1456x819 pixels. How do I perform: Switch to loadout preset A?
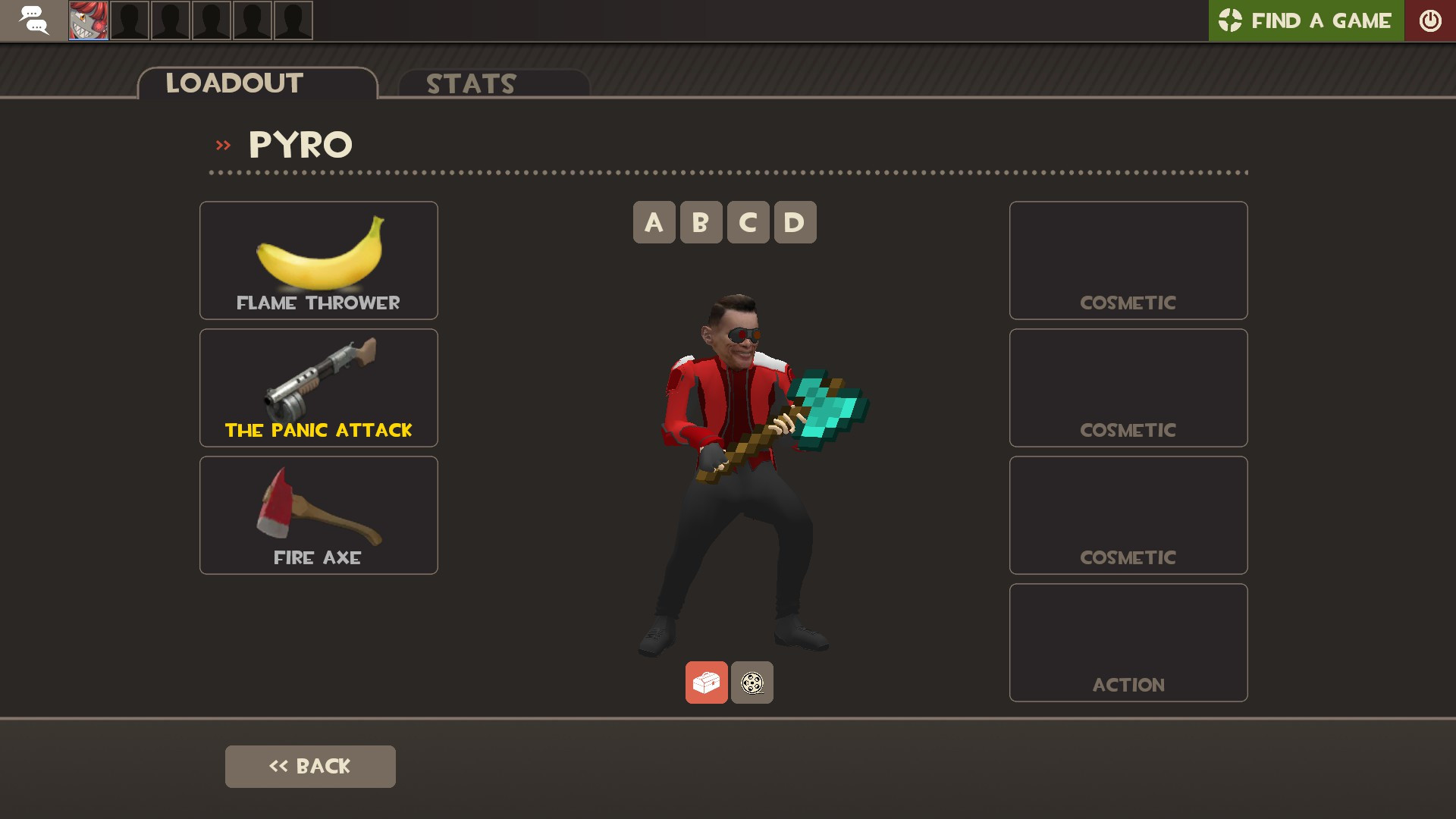(654, 222)
